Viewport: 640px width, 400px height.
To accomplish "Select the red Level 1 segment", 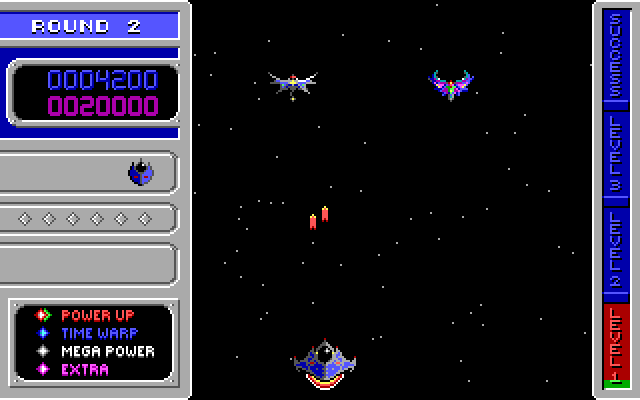I will [614, 343].
